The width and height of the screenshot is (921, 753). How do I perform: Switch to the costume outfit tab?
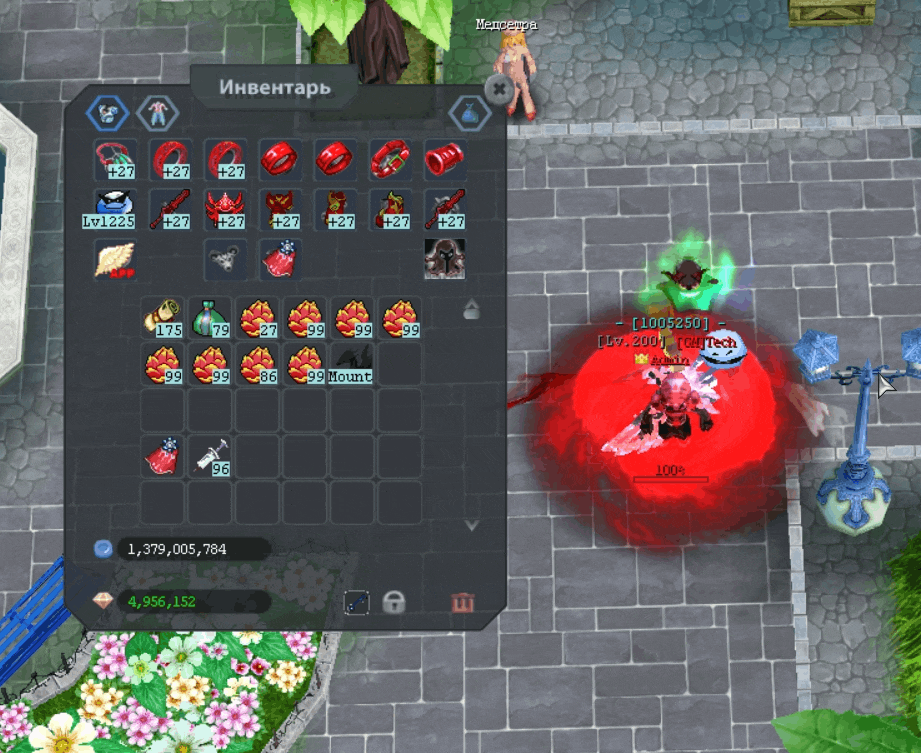coord(155,113)
